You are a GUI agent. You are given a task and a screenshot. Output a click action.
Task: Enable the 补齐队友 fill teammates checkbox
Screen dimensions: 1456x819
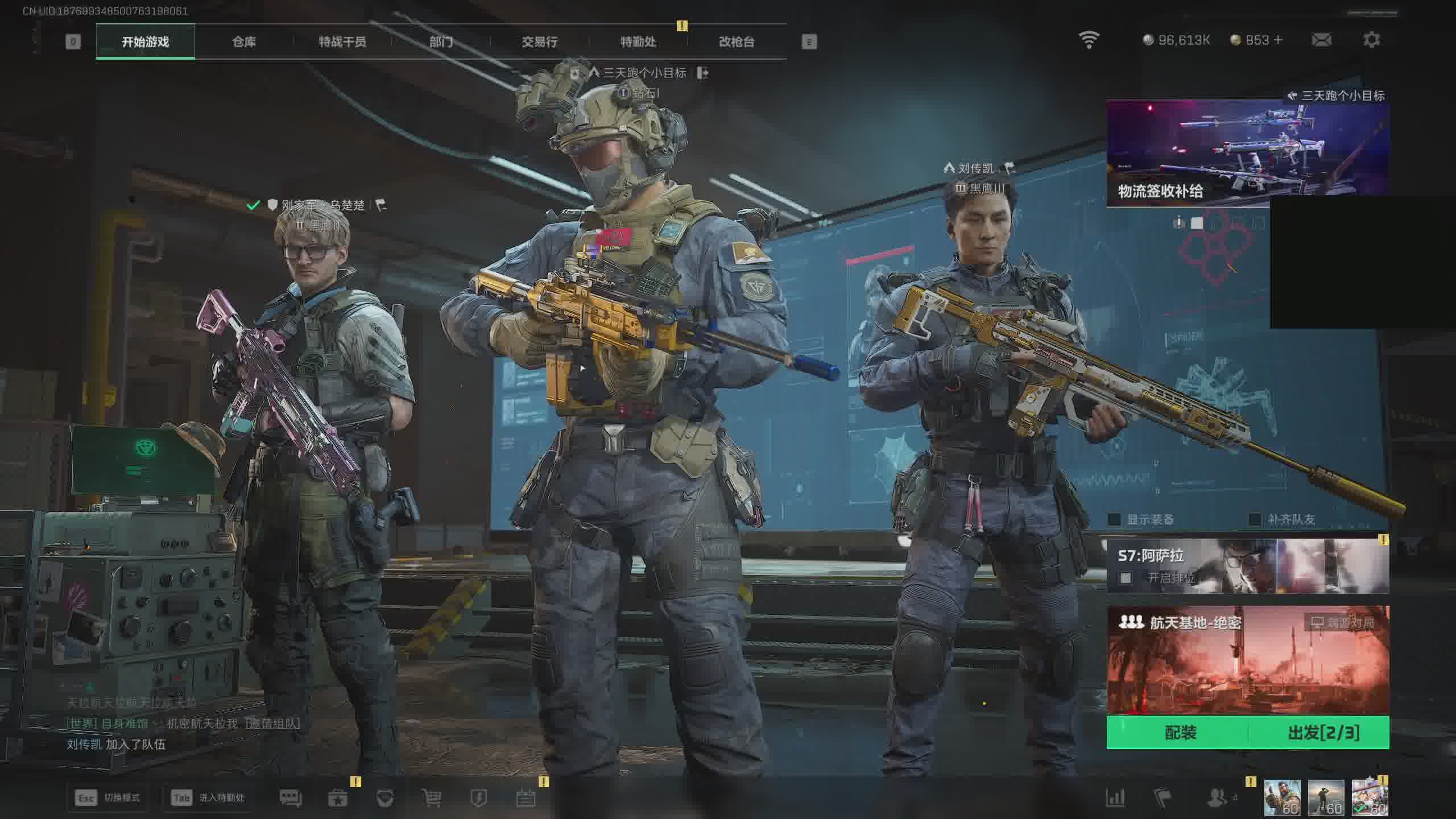1255,519
